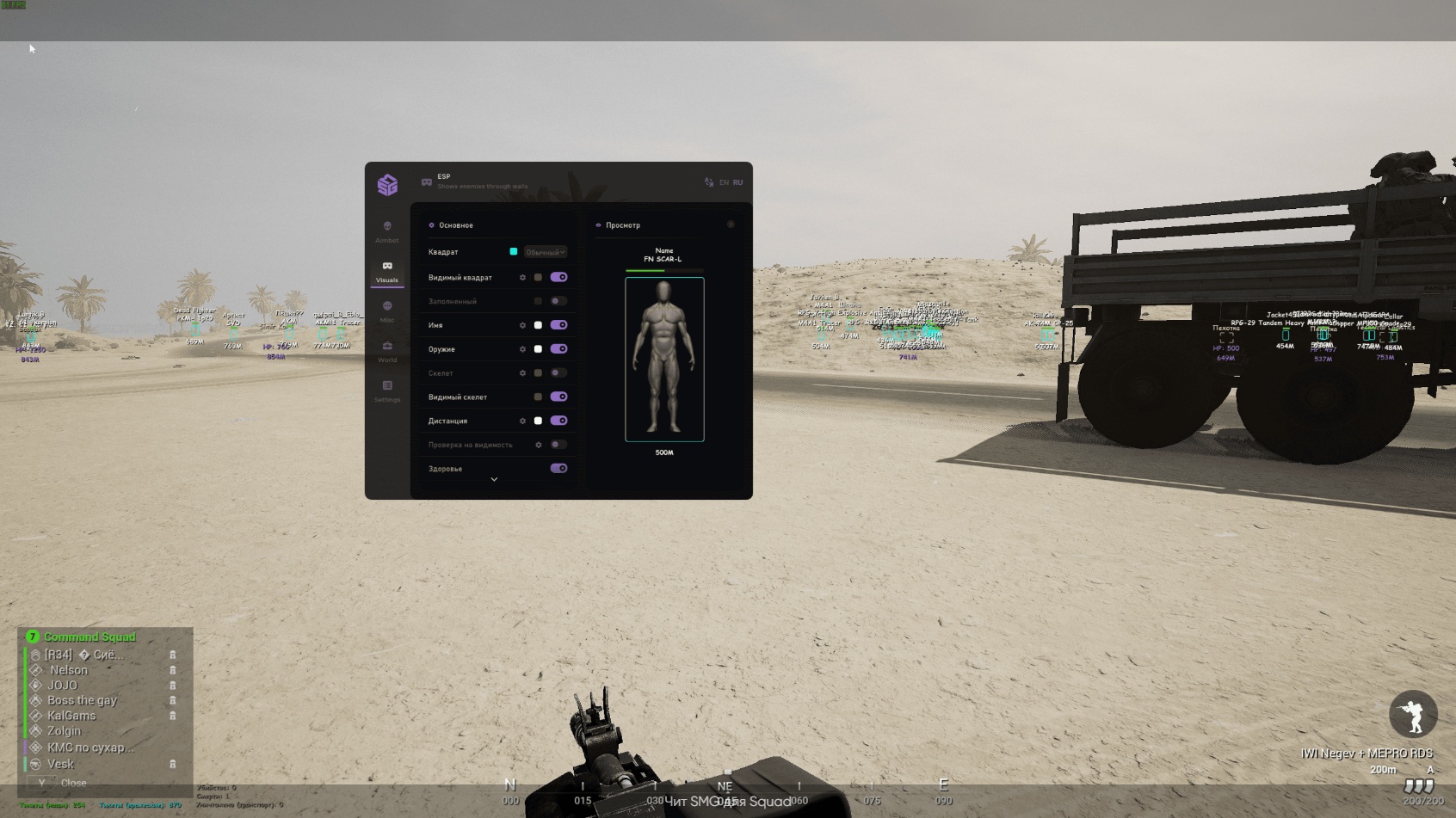Enable the Скелет switch

click(x=558, y=373)
